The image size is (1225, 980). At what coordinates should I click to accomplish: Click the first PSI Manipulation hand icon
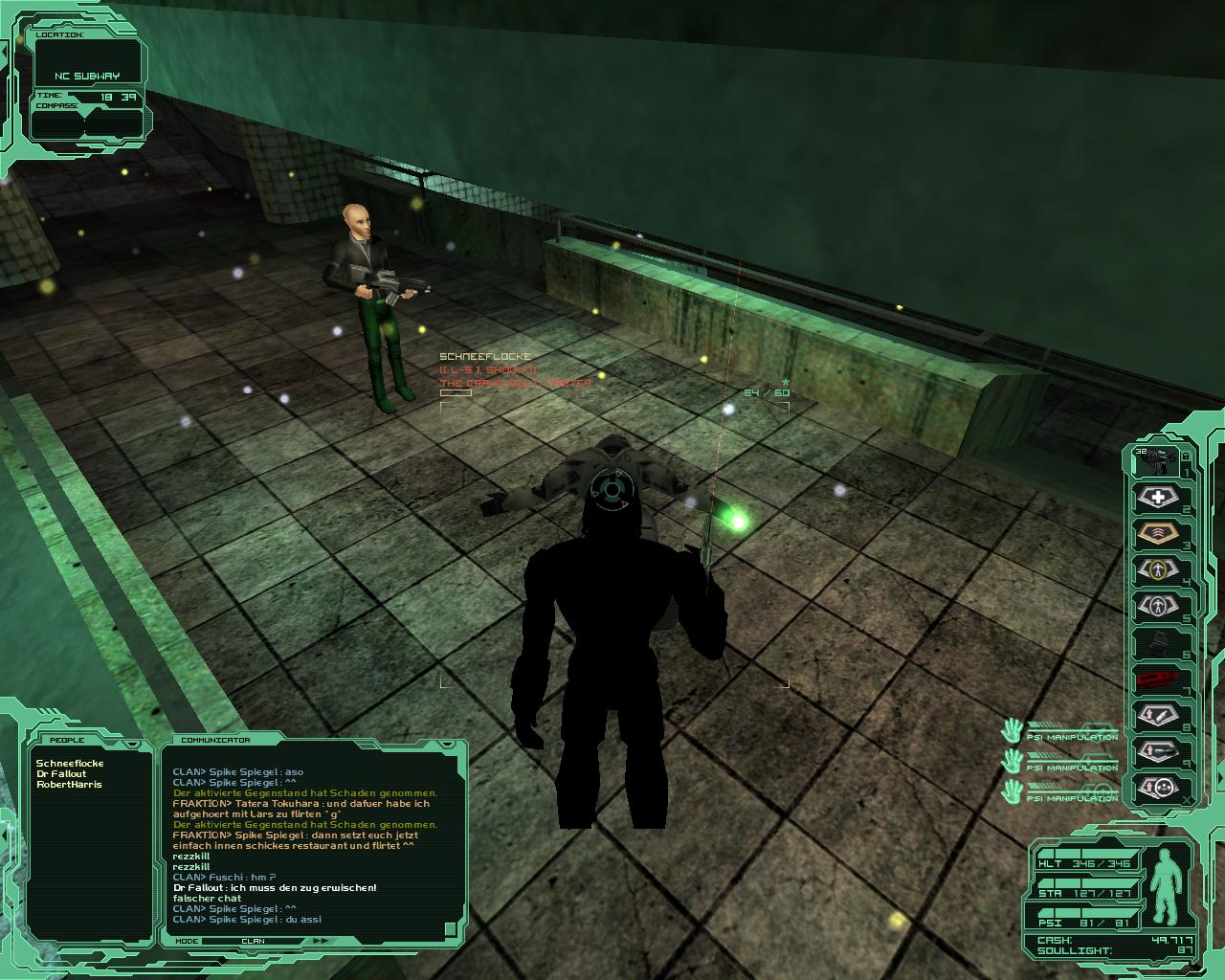tap(1012, 732)
